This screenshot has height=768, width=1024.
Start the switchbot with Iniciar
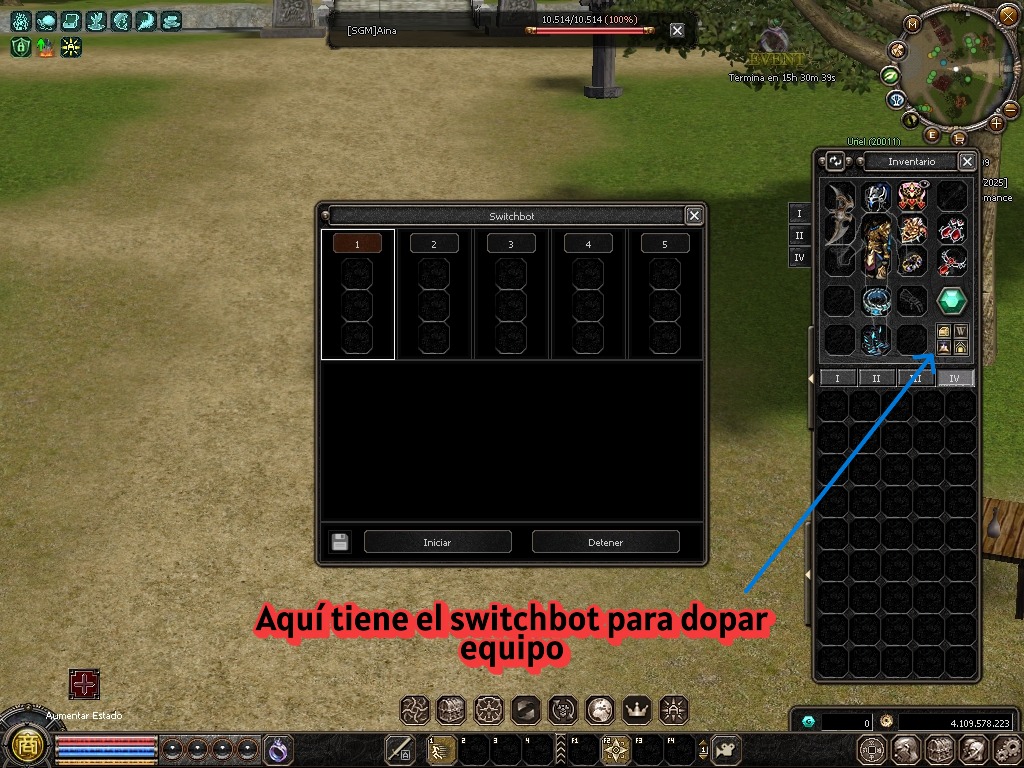437,542
